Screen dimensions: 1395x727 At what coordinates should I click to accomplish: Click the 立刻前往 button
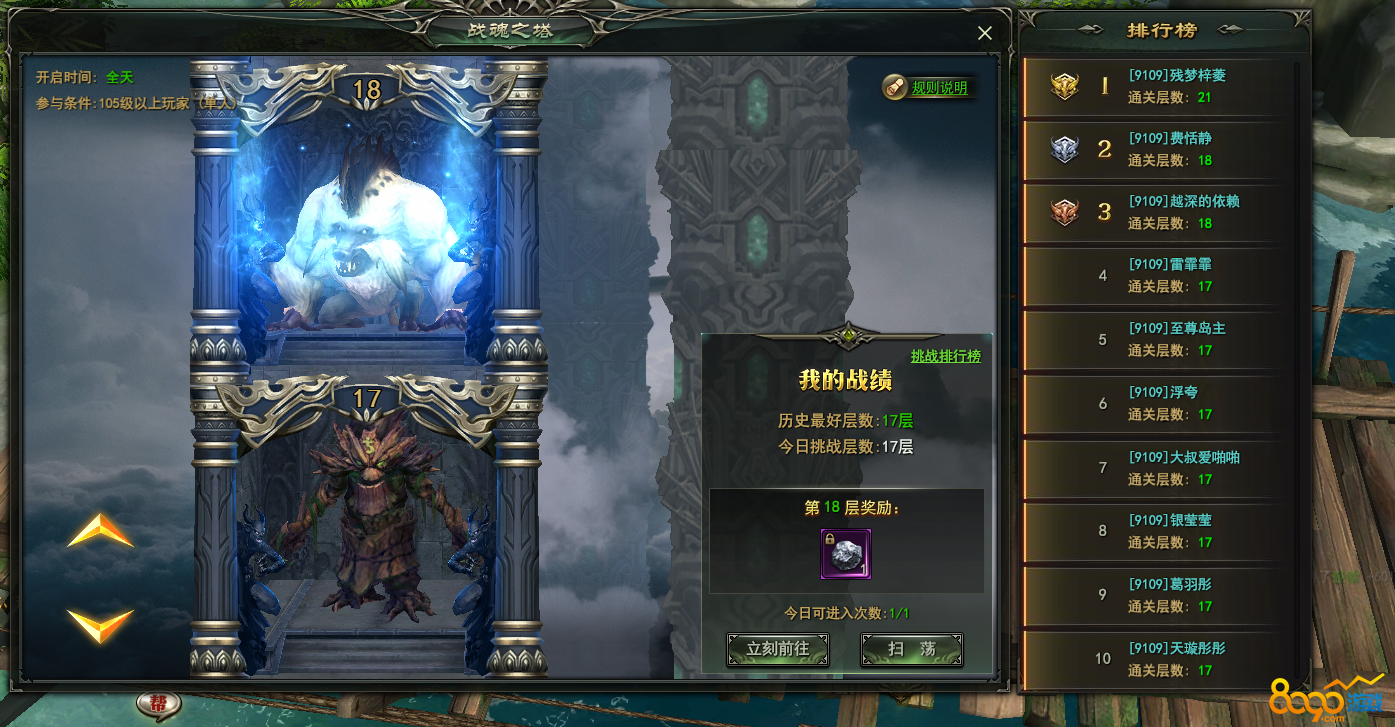tap(778, 649)
